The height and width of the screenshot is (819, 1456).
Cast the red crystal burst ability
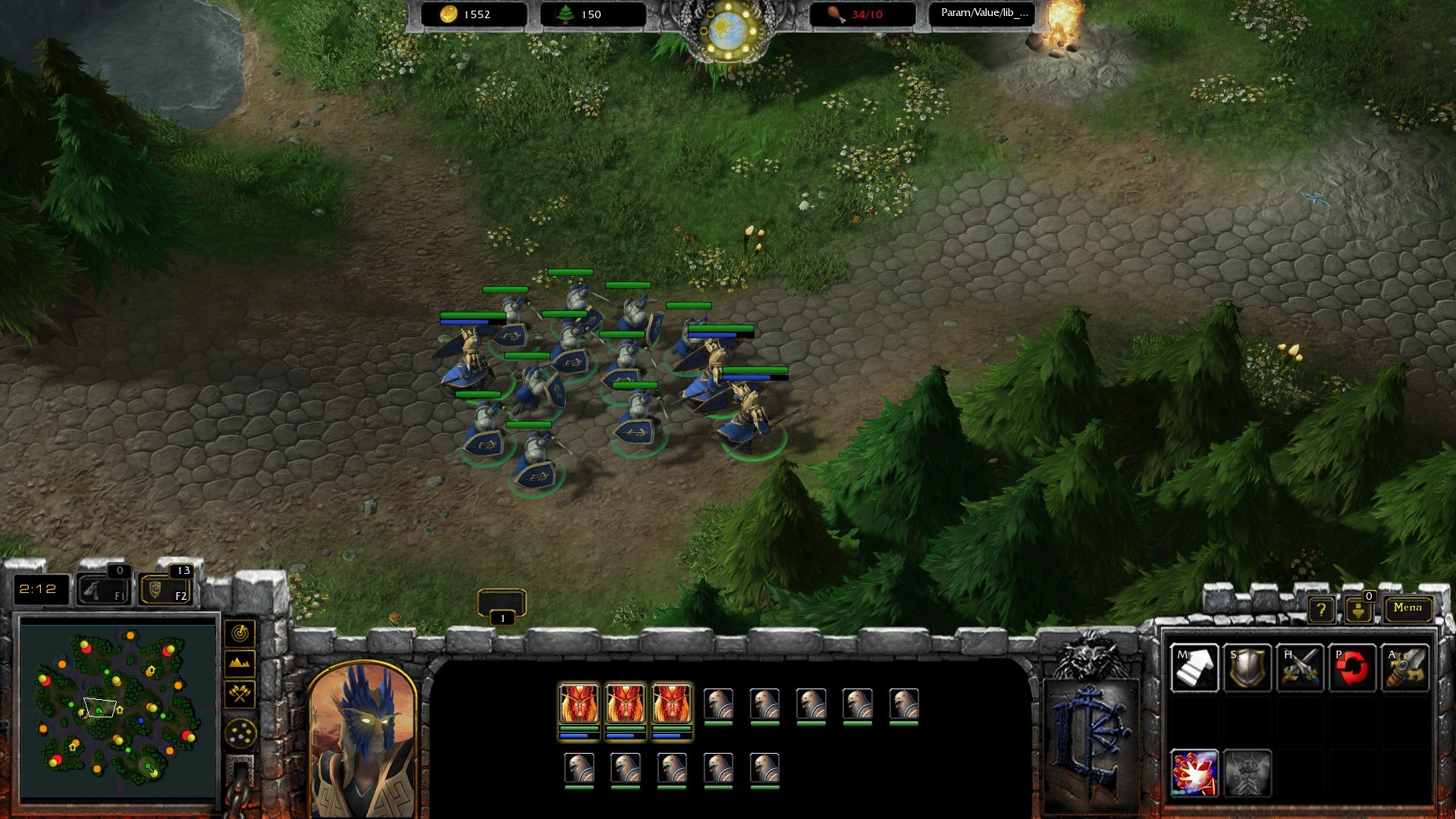point(1194,773)
